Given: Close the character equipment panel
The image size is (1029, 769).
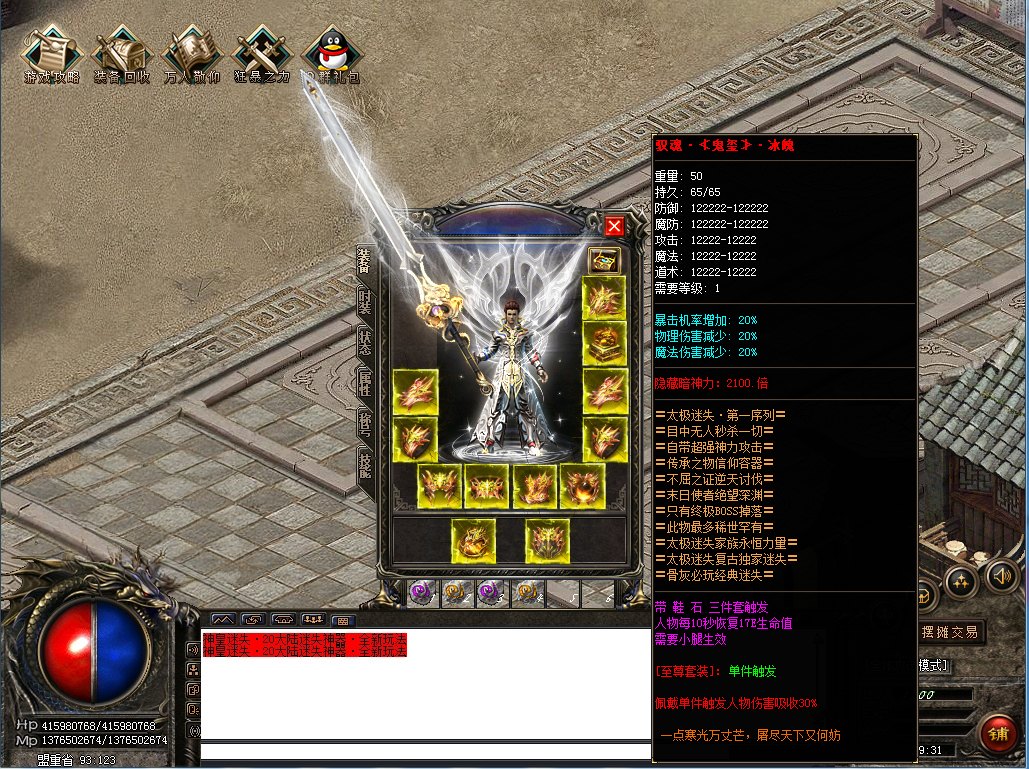Looking at the screenshot, I should tap(614, 226).
